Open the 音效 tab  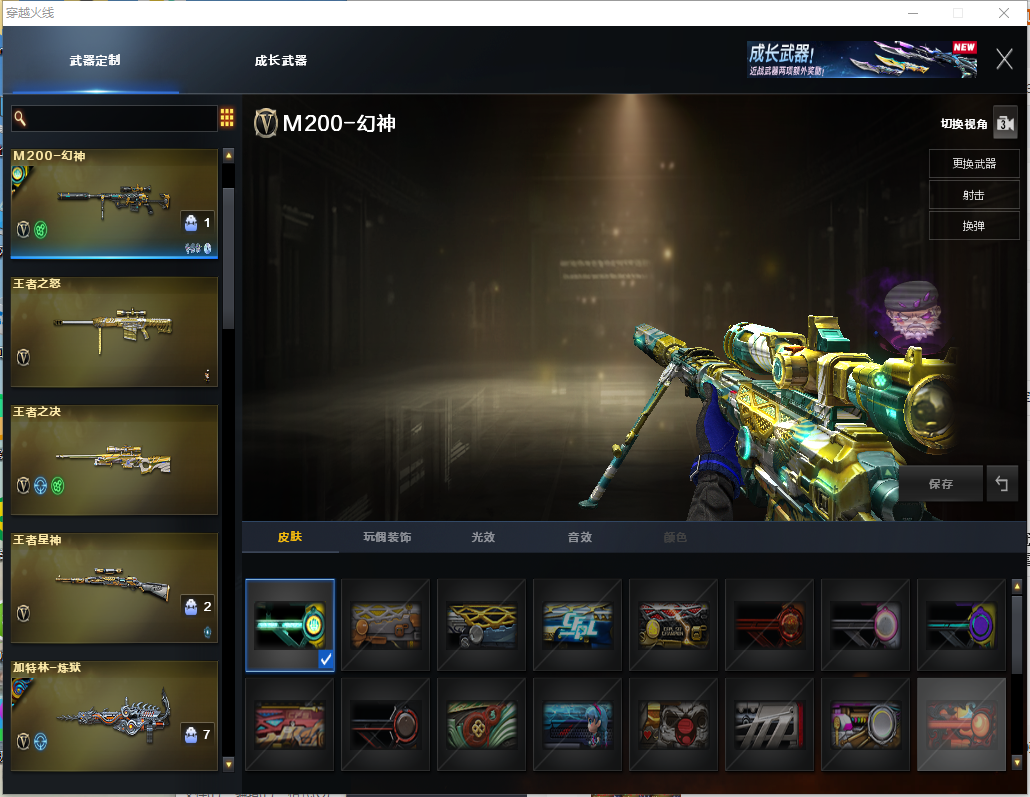580,537
